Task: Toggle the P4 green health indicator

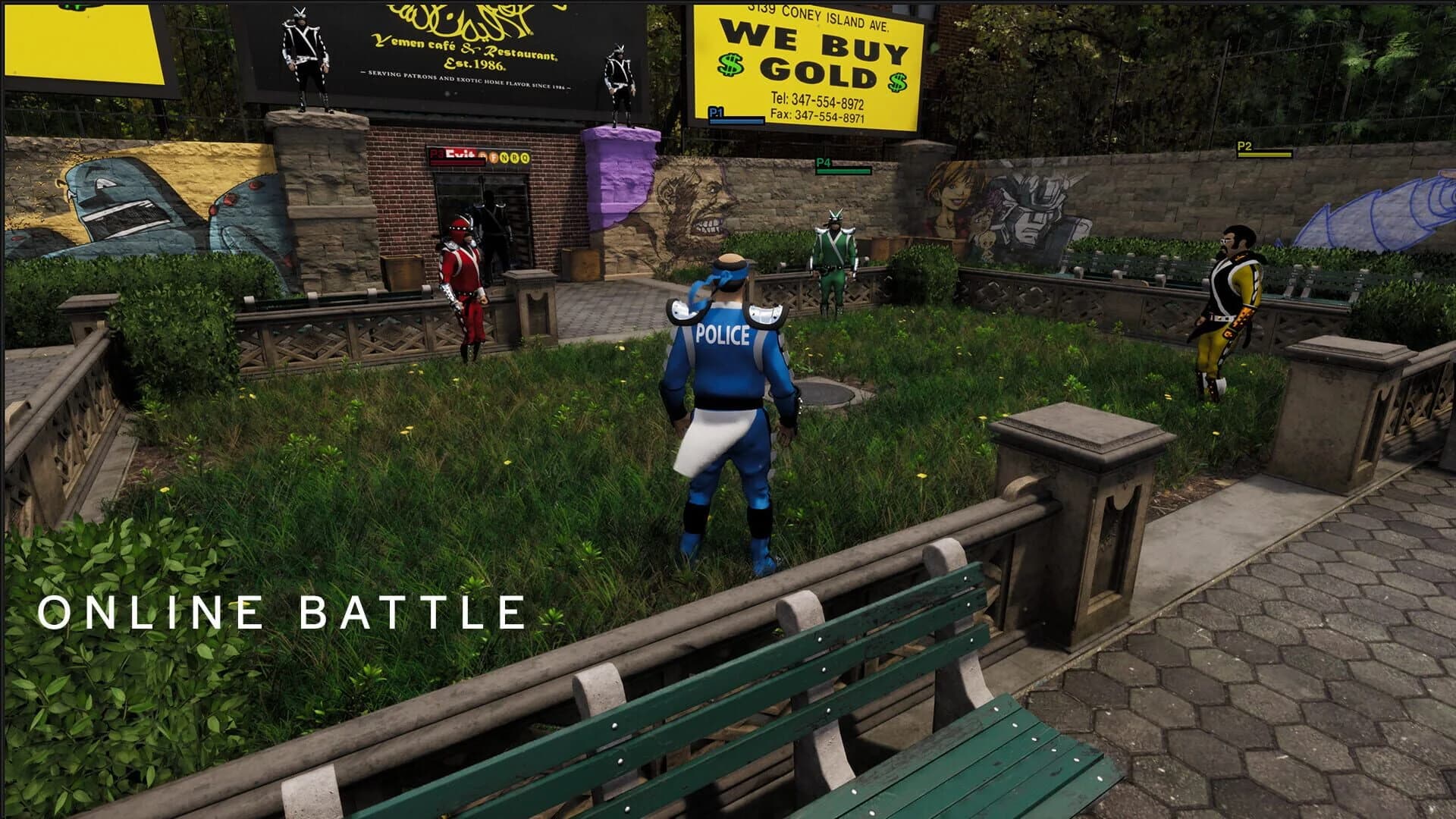Action: pyautogui.click(x=843, y=171)
